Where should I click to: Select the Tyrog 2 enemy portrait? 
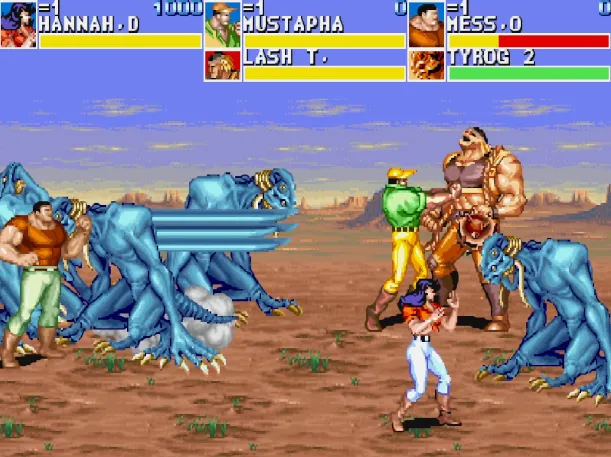(426, 65)
